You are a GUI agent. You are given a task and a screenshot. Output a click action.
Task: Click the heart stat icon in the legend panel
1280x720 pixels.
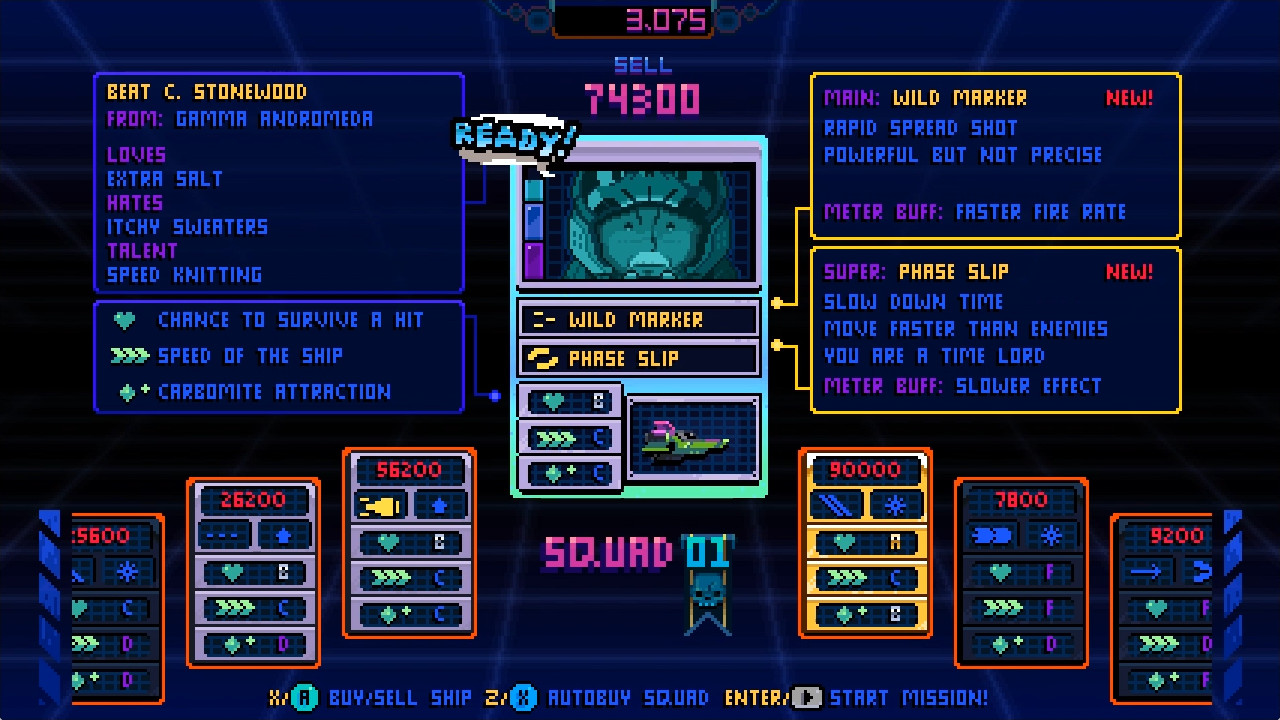[x=124, y=320]
